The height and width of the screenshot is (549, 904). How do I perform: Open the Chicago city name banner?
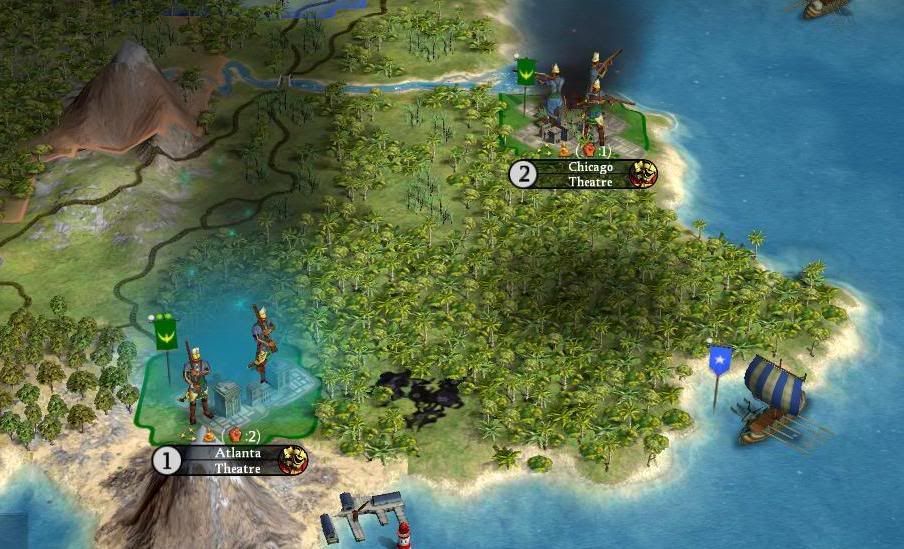pos(589,167)
